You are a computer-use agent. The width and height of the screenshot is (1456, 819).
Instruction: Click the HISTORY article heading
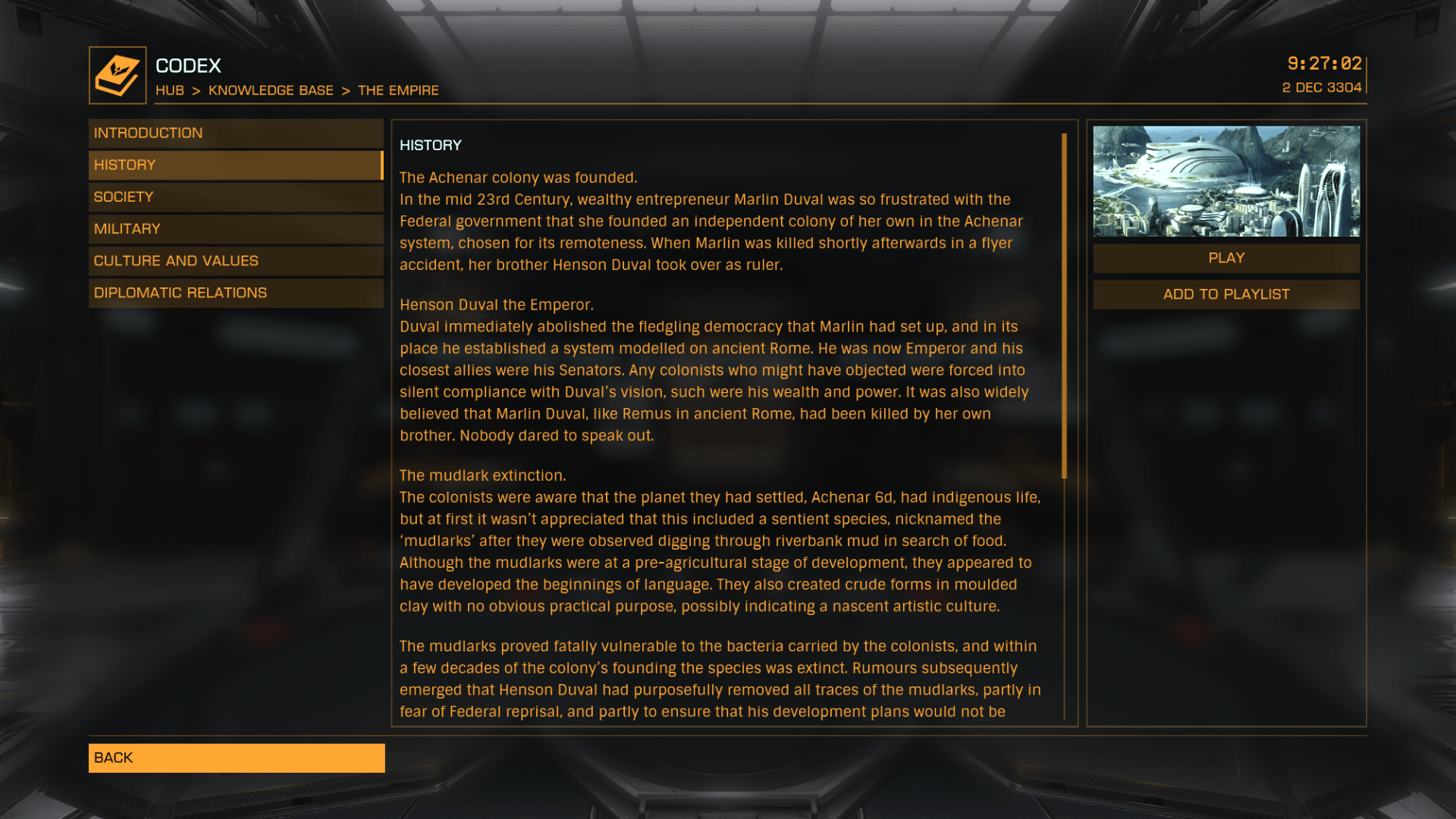pyautogui.click(x=431, y=144)
